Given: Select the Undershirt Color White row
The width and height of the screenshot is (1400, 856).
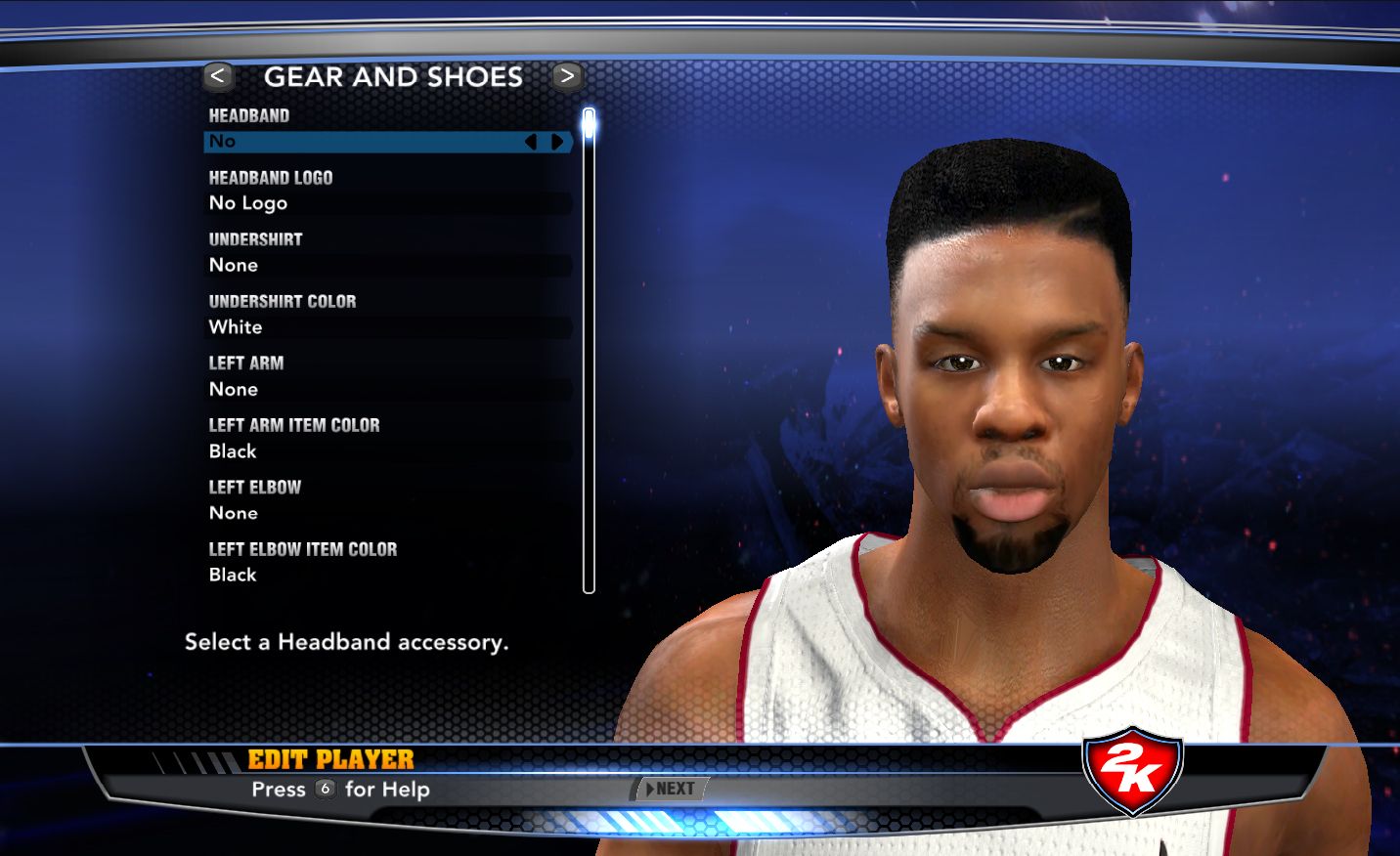Looking at the screenshot, I should click(x=388, y=327).
